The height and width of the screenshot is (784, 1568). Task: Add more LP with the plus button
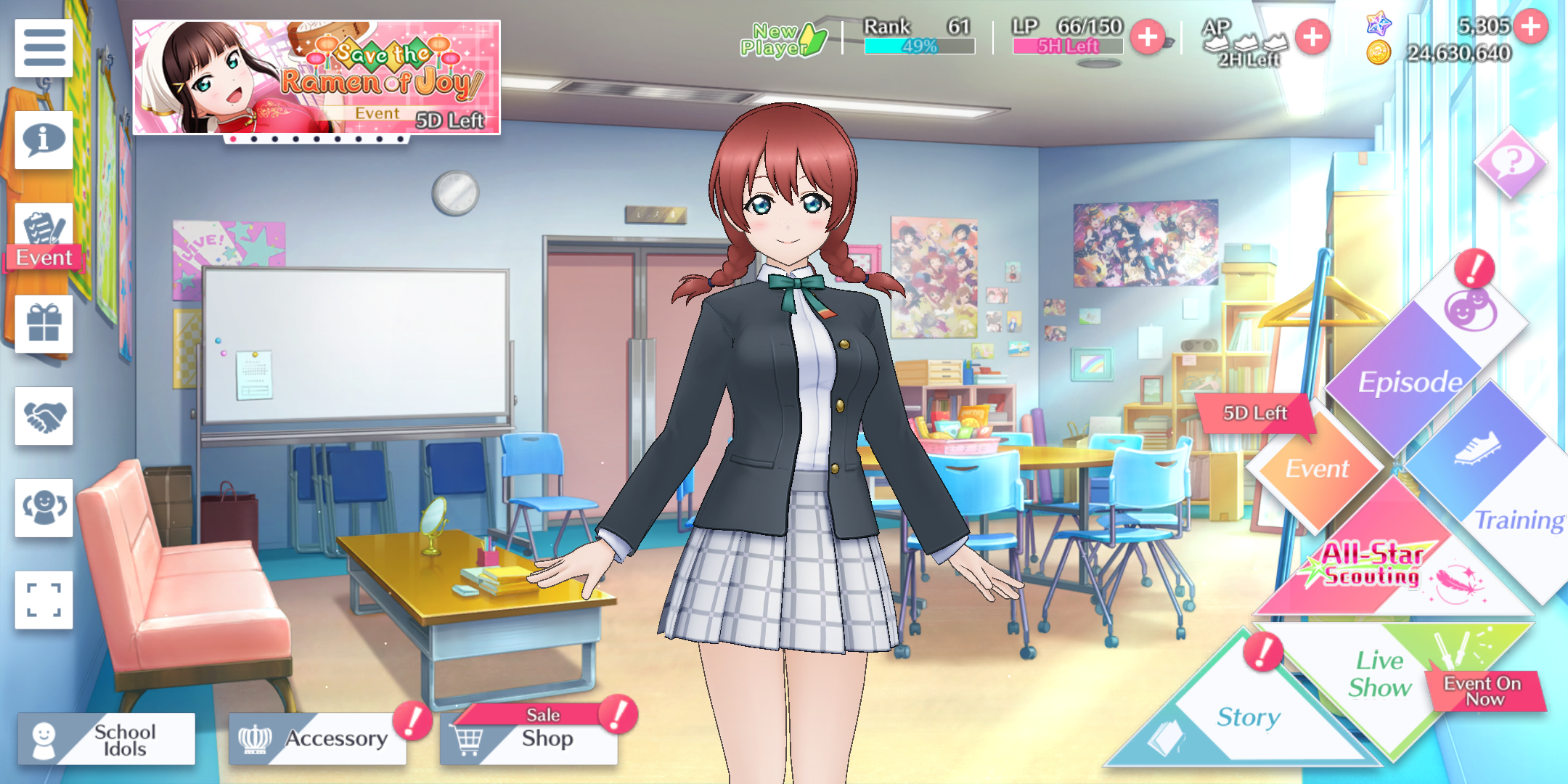pyautogui.click(x=1148, y=37)
